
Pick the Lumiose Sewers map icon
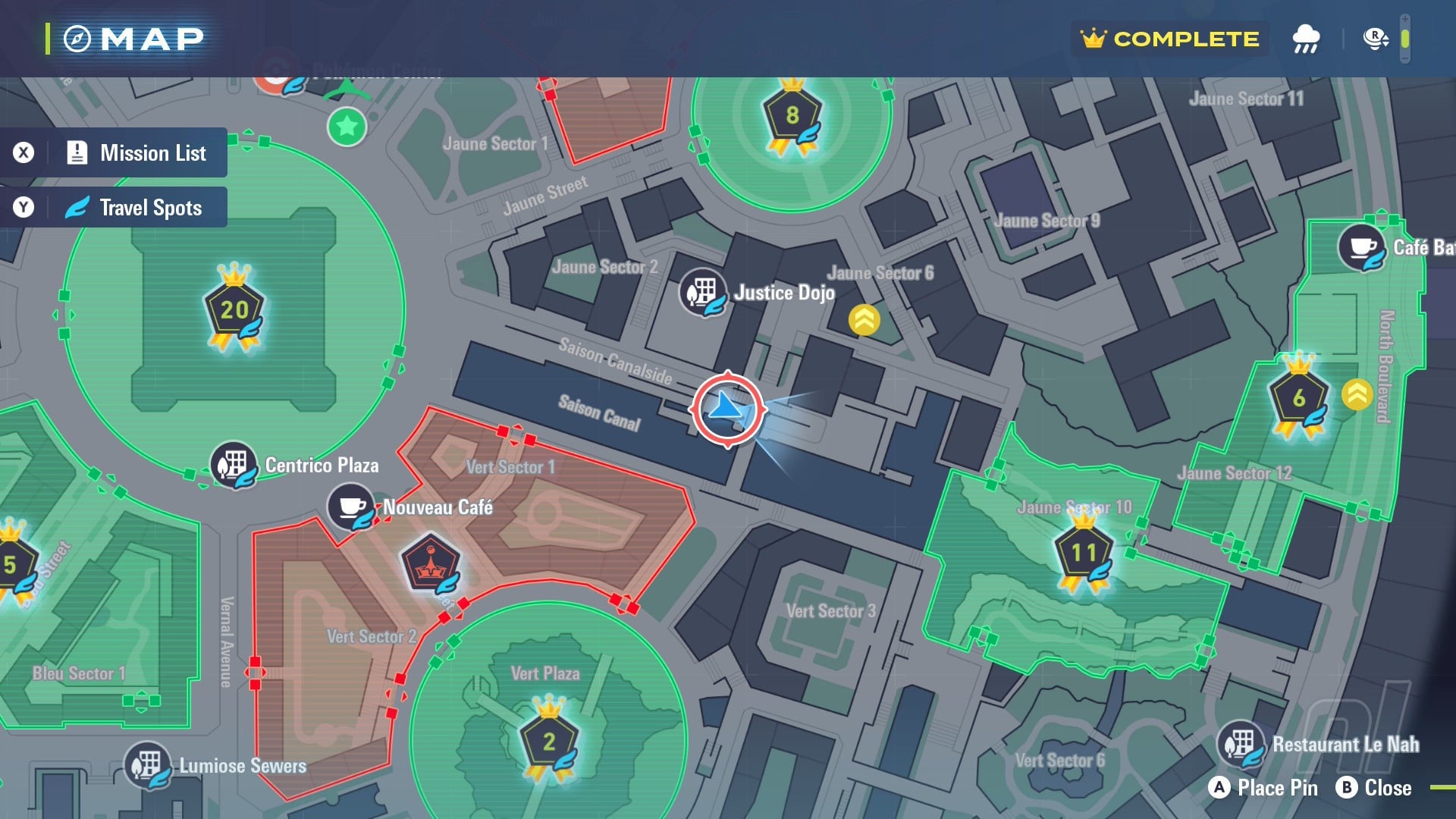pos(147,764)
